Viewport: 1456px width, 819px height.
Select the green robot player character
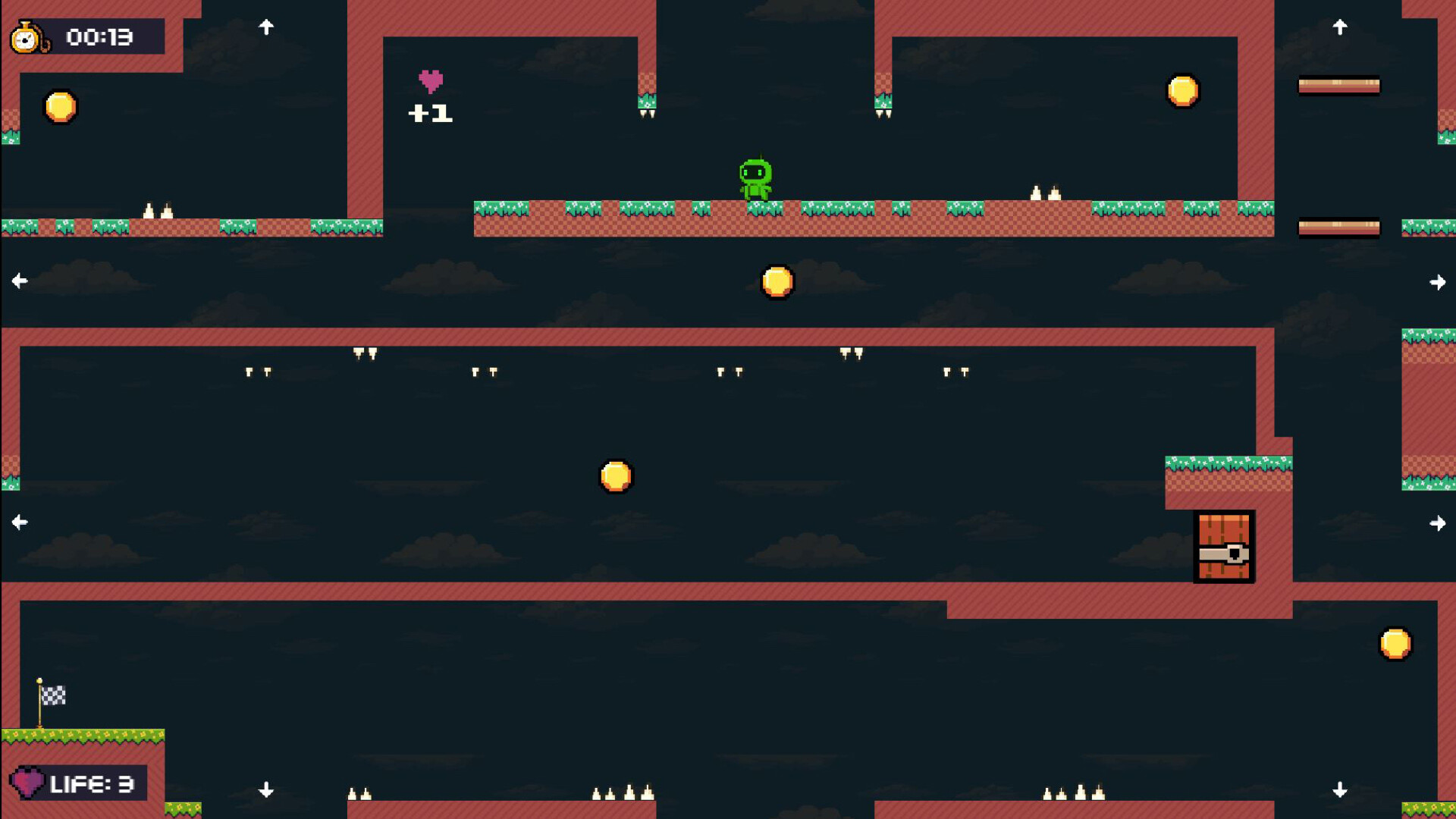coord(757,178)
